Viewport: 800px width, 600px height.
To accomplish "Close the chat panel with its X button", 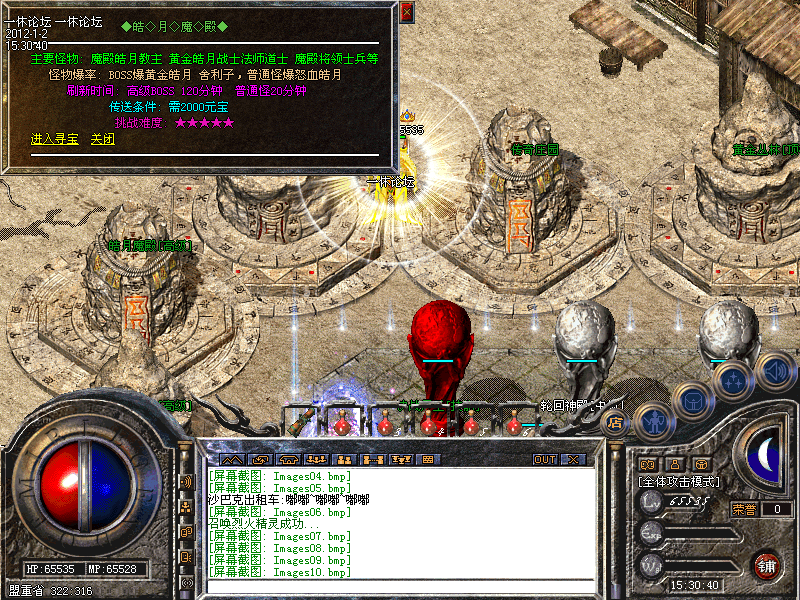I will point(573,460).
